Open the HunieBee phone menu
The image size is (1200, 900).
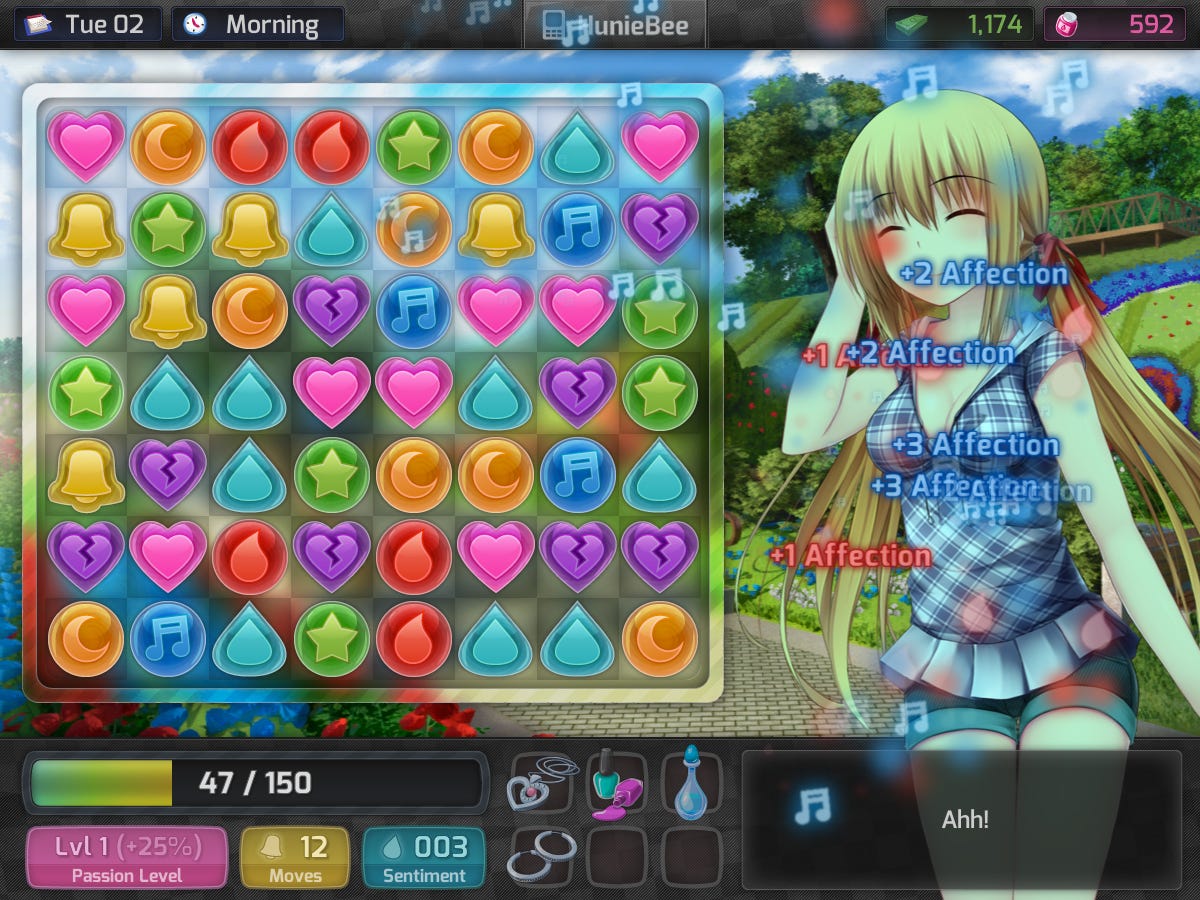614,25
